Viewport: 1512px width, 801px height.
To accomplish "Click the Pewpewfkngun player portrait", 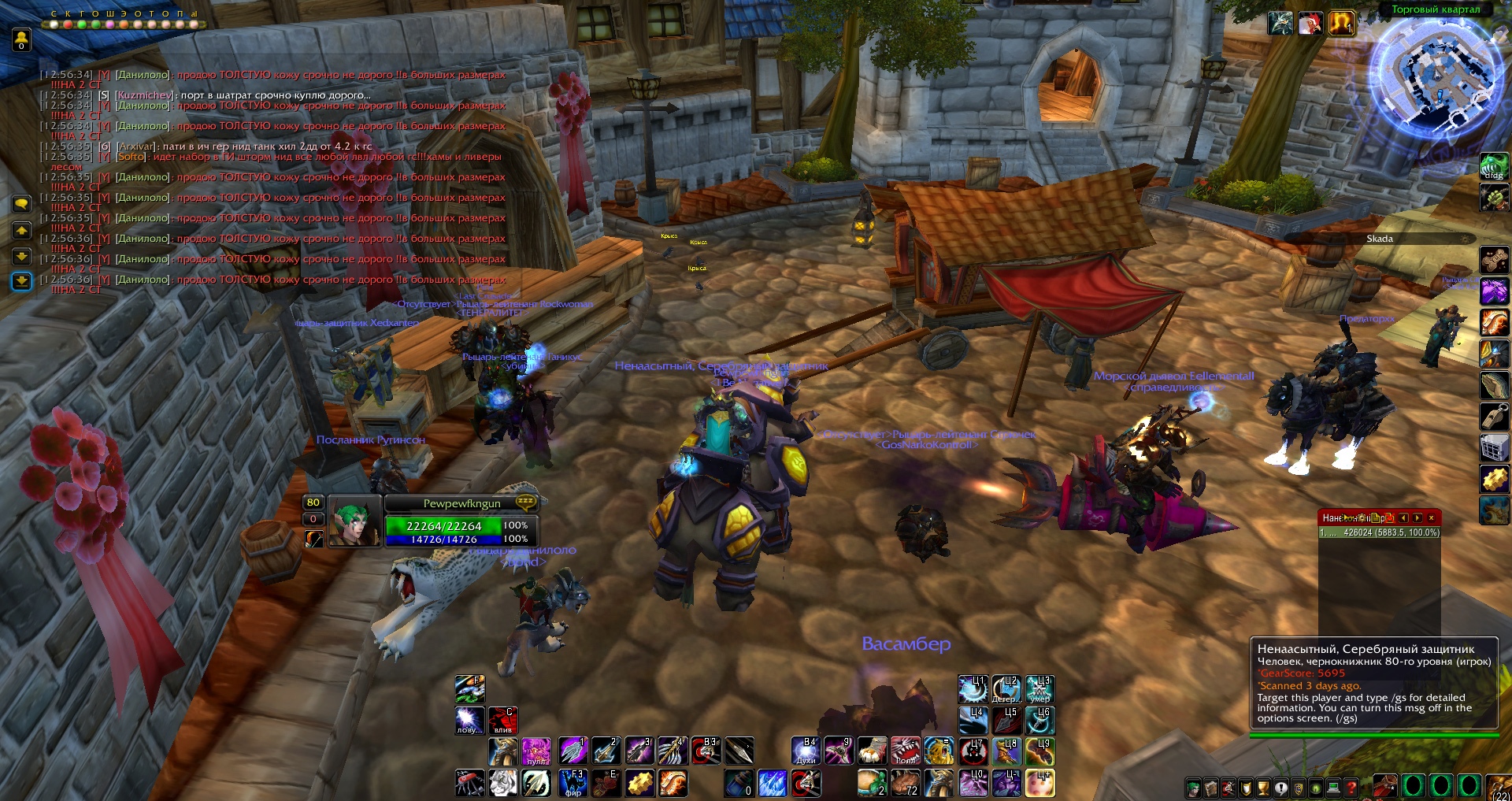I will coord(354,521).
